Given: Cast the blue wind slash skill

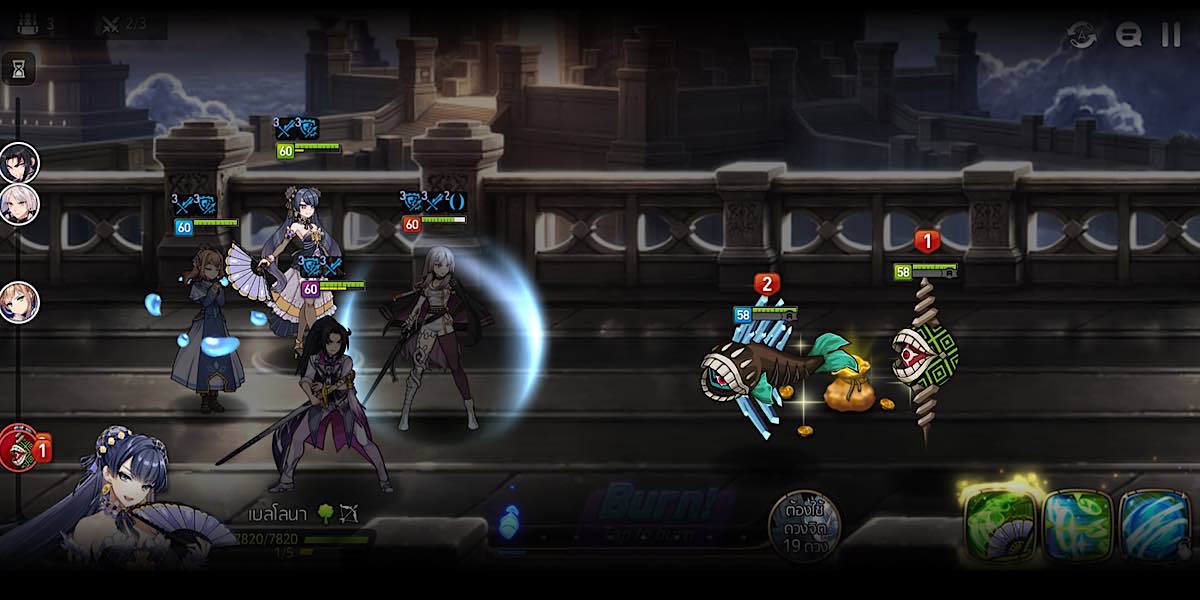Looking at the screenshot, I should [1155, 524].
